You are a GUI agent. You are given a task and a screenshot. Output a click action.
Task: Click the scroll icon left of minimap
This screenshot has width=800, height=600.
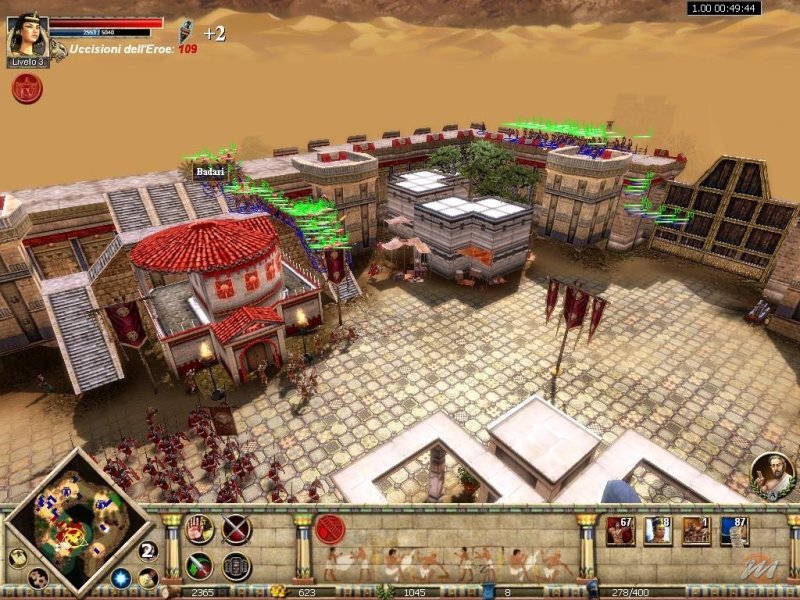[x=17, y=558]
